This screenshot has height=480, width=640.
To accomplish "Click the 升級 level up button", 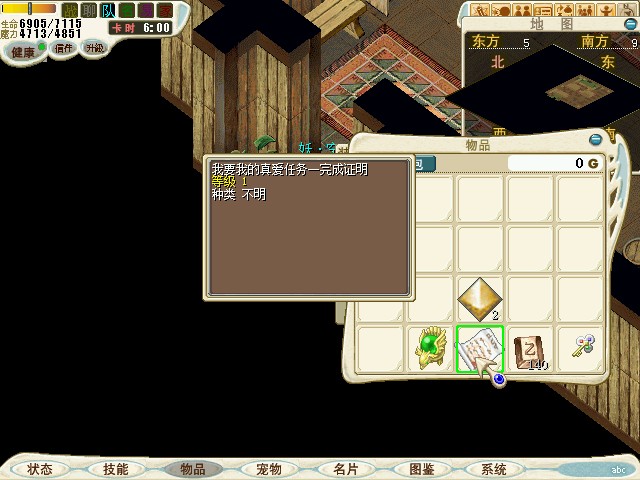I will coord(94,47).
